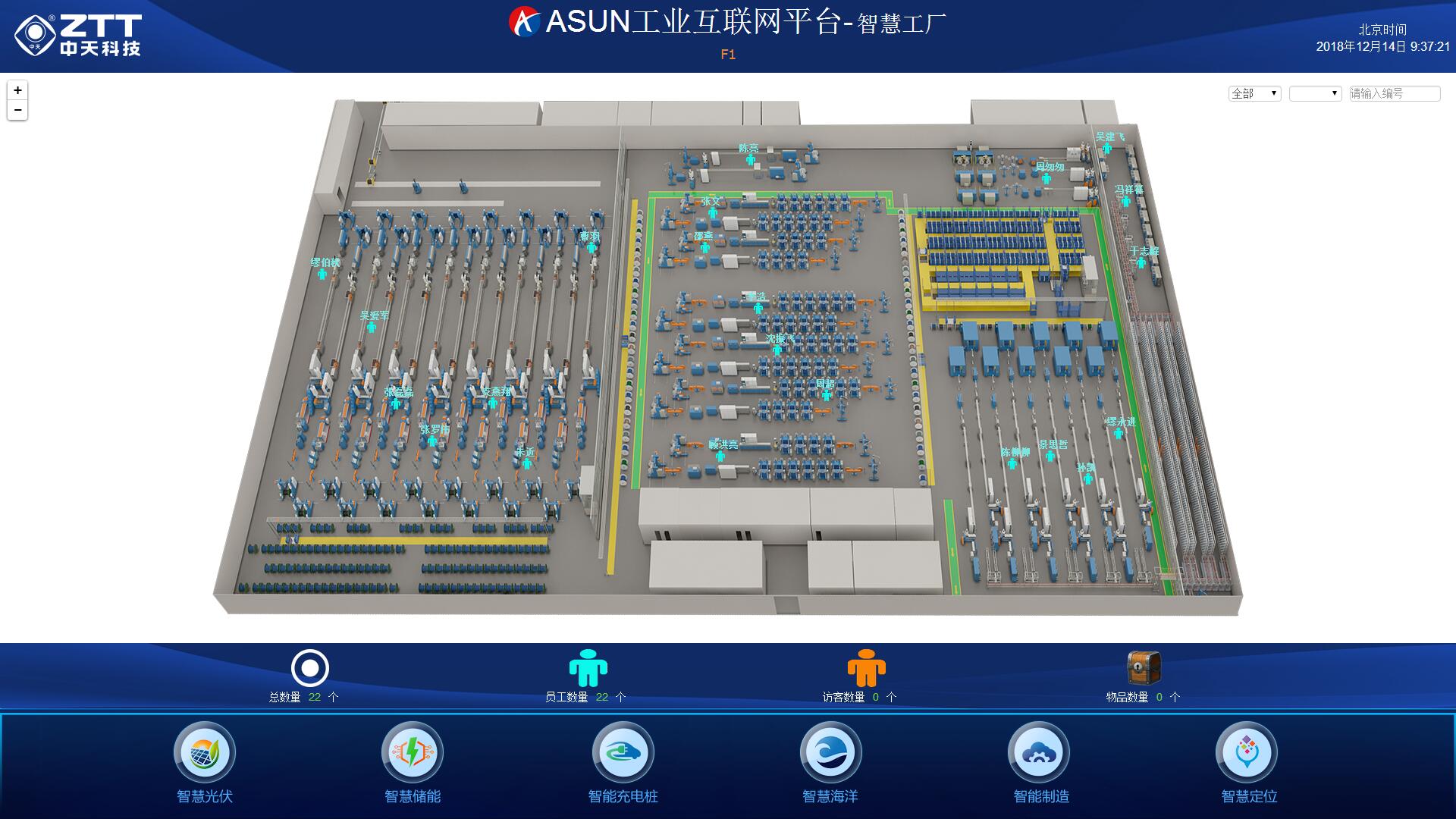Click the 智慧定位 smart positioning icon

pos(1248,752)
